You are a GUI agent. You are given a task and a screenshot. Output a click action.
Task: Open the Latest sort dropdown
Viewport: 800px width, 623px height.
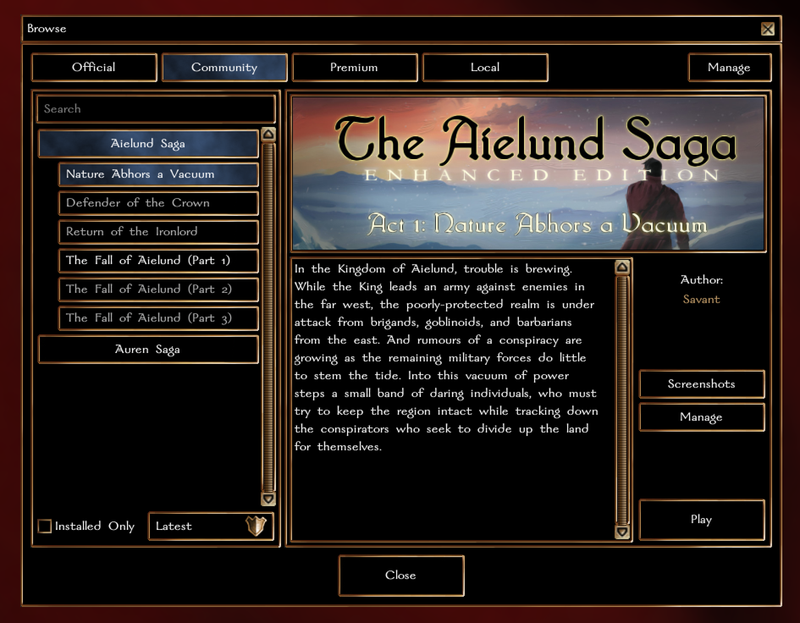[x=211, y=526]
